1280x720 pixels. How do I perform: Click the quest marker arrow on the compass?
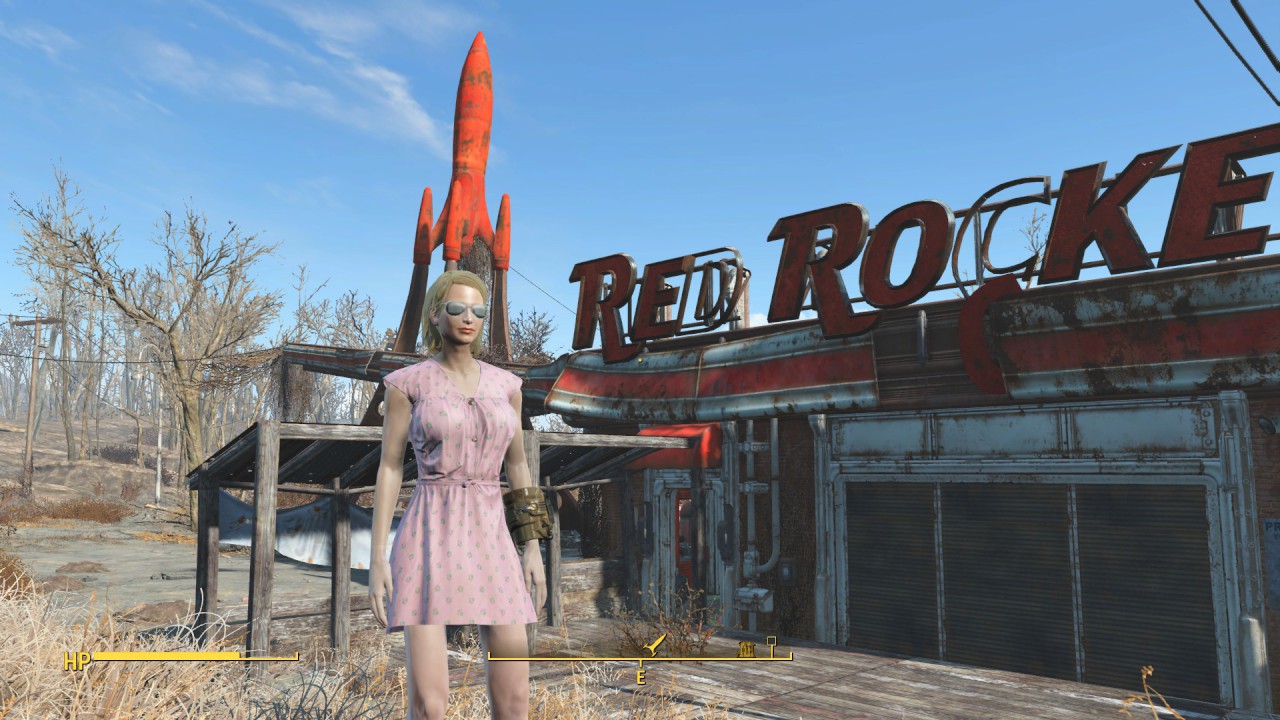coord(655,645)
